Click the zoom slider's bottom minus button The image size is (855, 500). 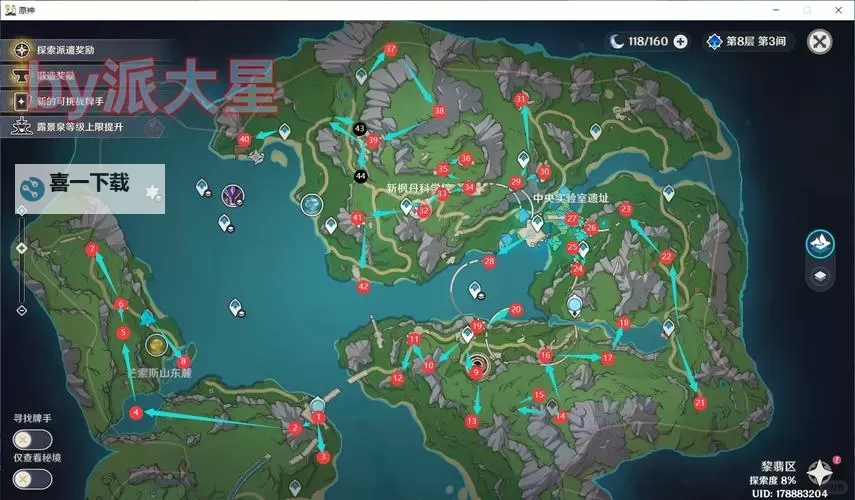[x=21, y=311]
